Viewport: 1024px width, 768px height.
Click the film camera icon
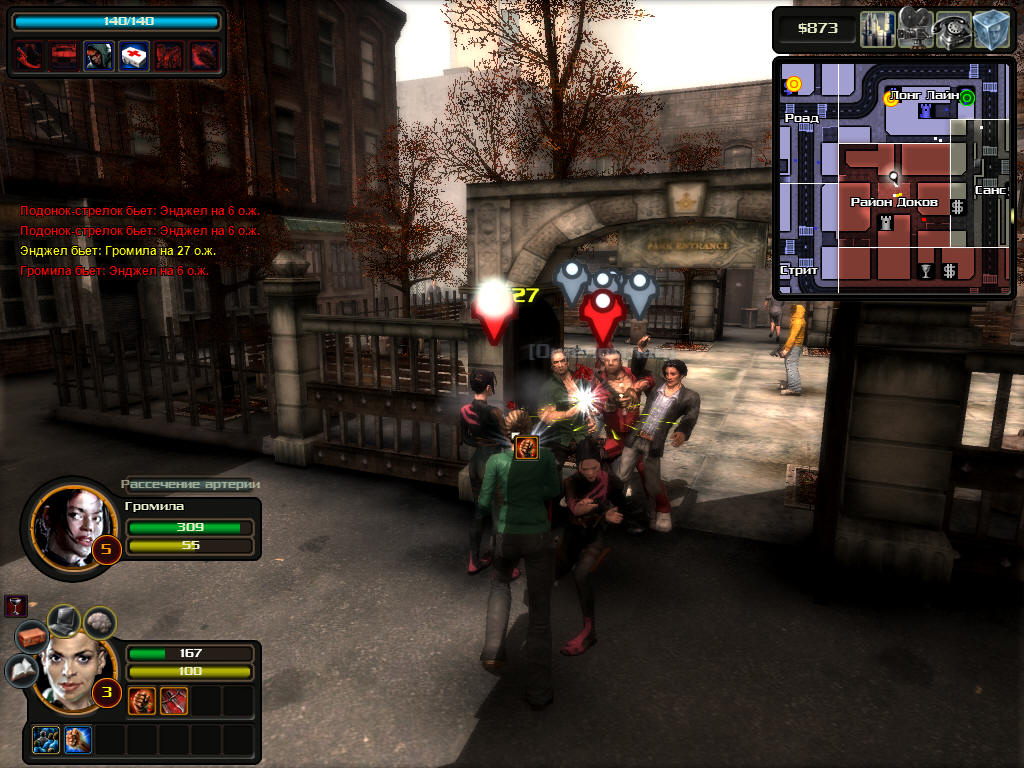point(915,28)
